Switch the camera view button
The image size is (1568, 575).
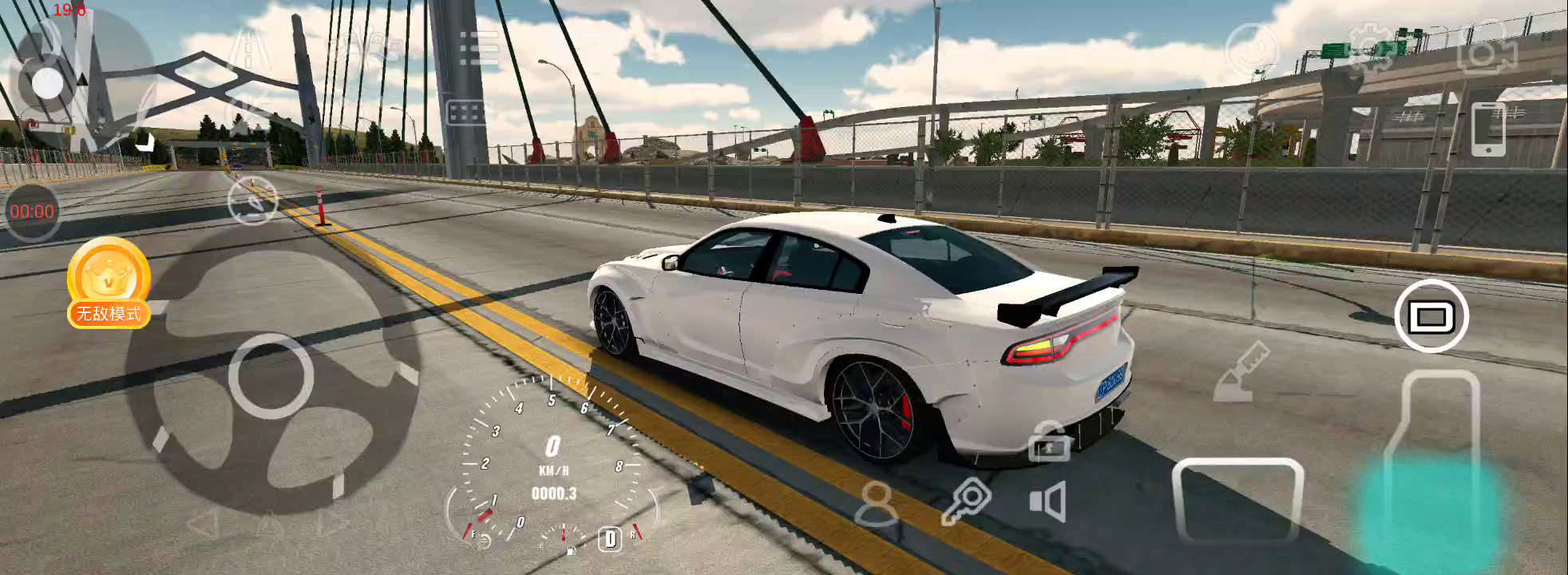1431,316
